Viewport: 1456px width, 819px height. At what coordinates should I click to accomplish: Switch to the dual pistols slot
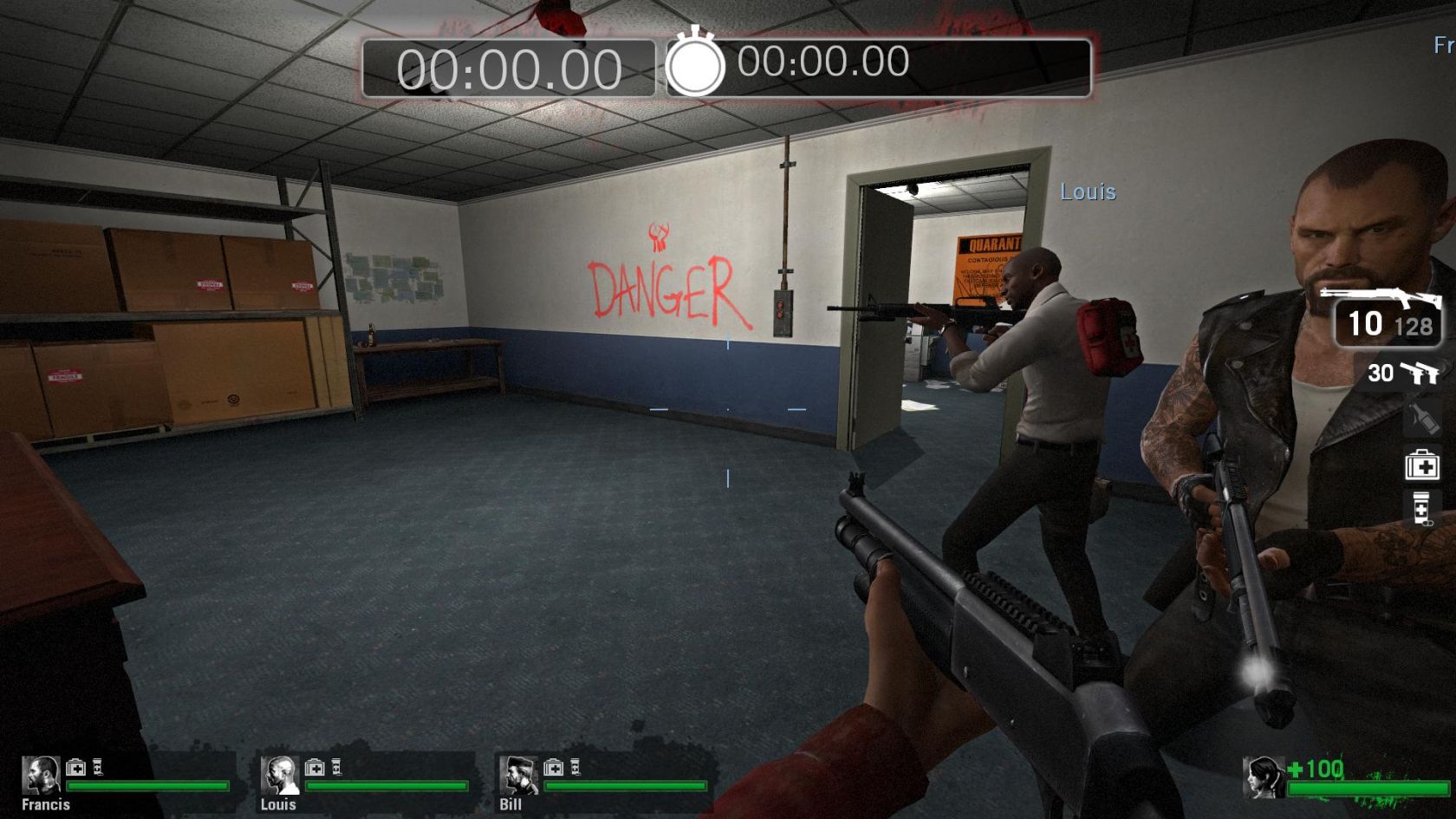[1402, 373]
